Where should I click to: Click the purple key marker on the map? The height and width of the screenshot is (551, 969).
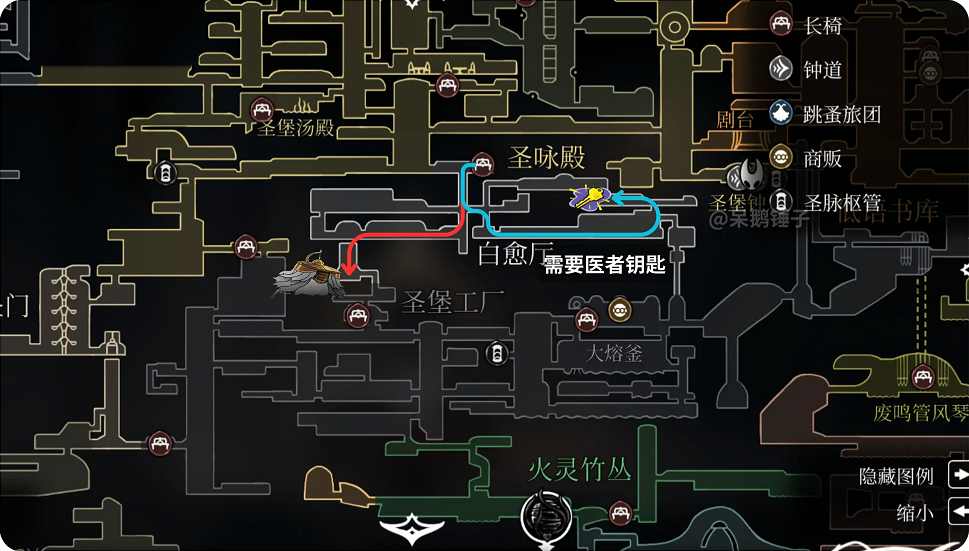590,198
